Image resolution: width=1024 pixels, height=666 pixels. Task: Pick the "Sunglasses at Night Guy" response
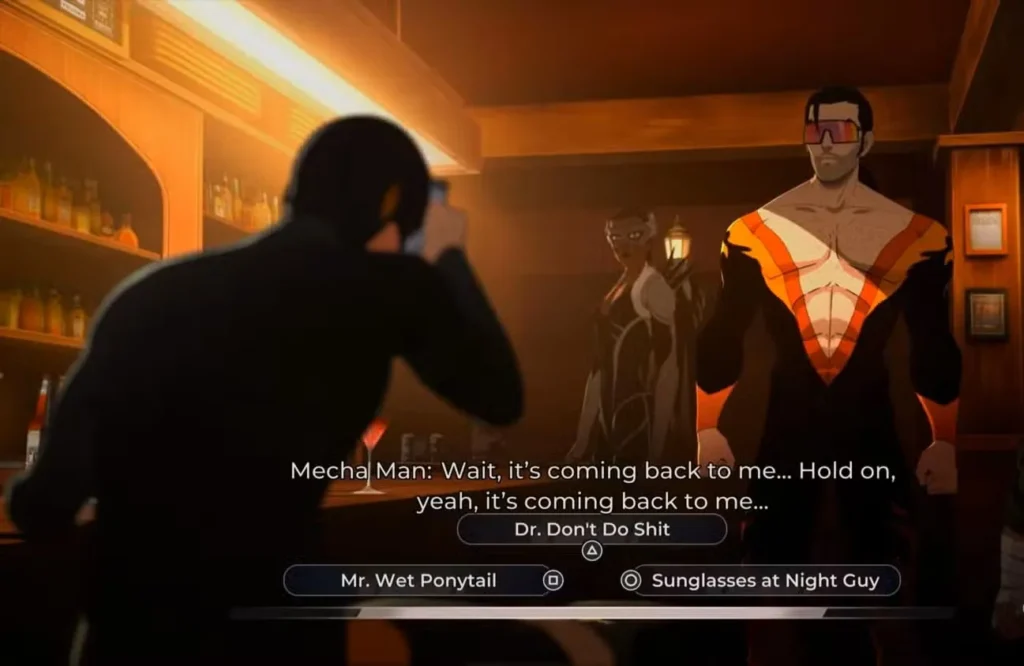[x=766, y=581]
